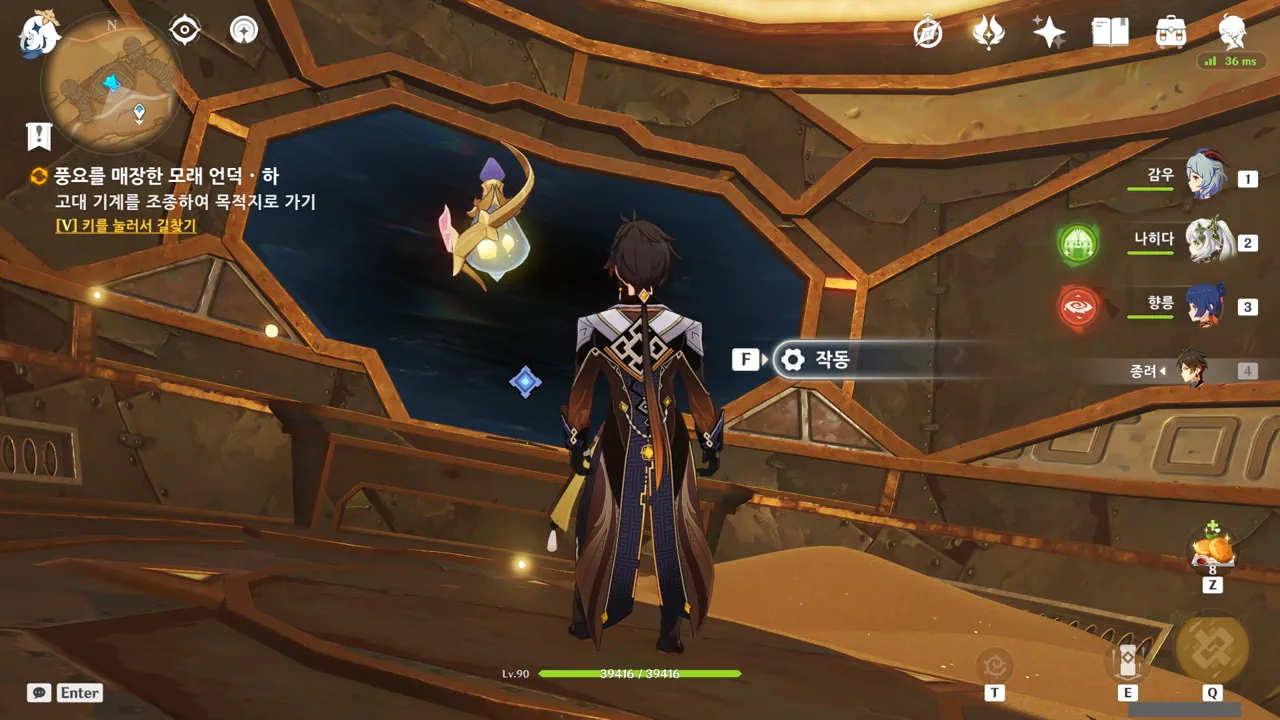Open the chat box via Enter button
The width and height of the screenshot is (1280, 720).
coord(66,692)
